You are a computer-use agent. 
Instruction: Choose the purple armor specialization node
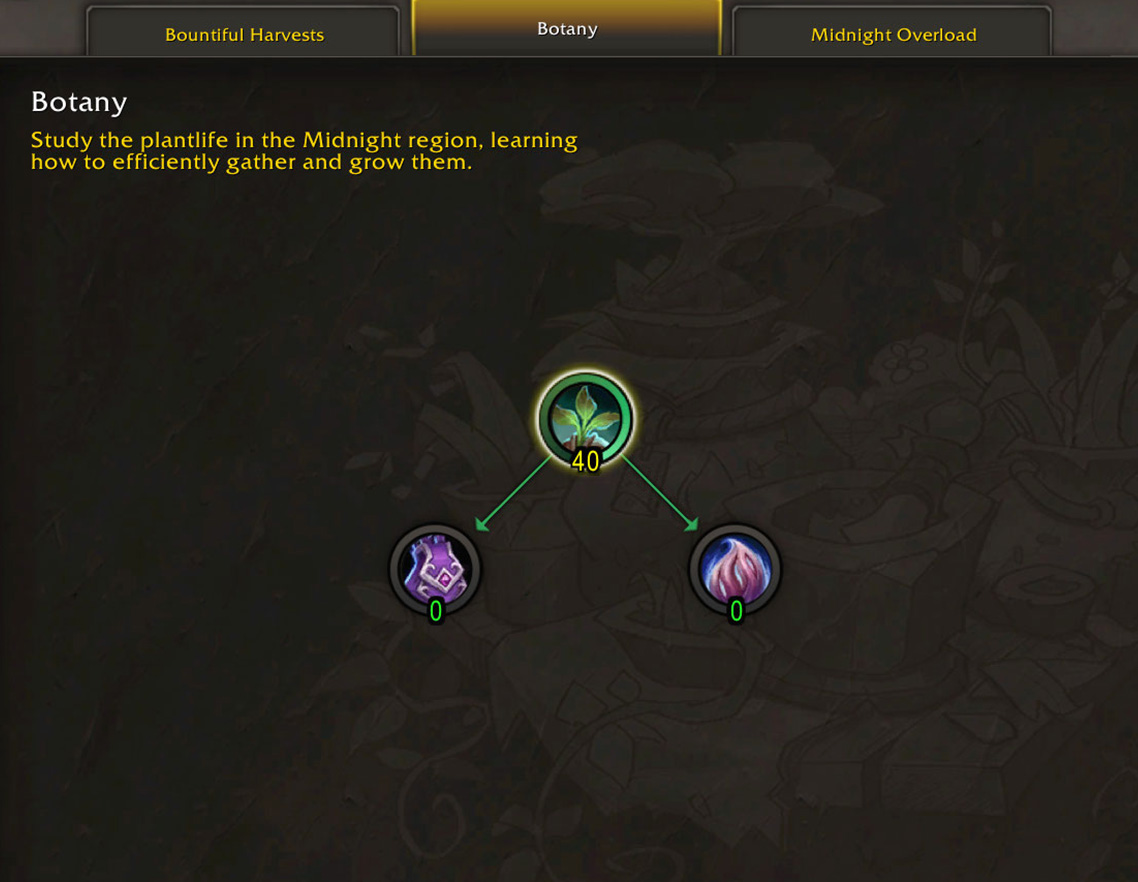435,568
